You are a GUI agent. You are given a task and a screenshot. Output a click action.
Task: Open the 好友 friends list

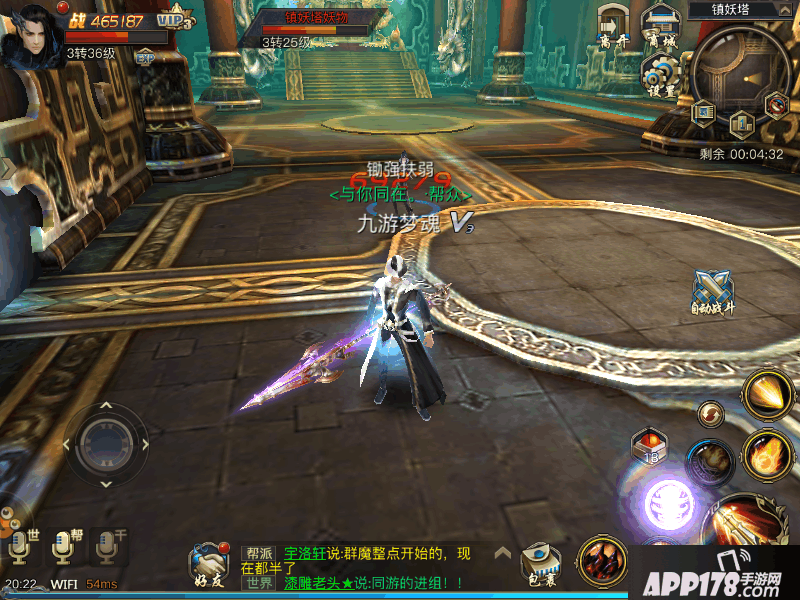(207, 567)
